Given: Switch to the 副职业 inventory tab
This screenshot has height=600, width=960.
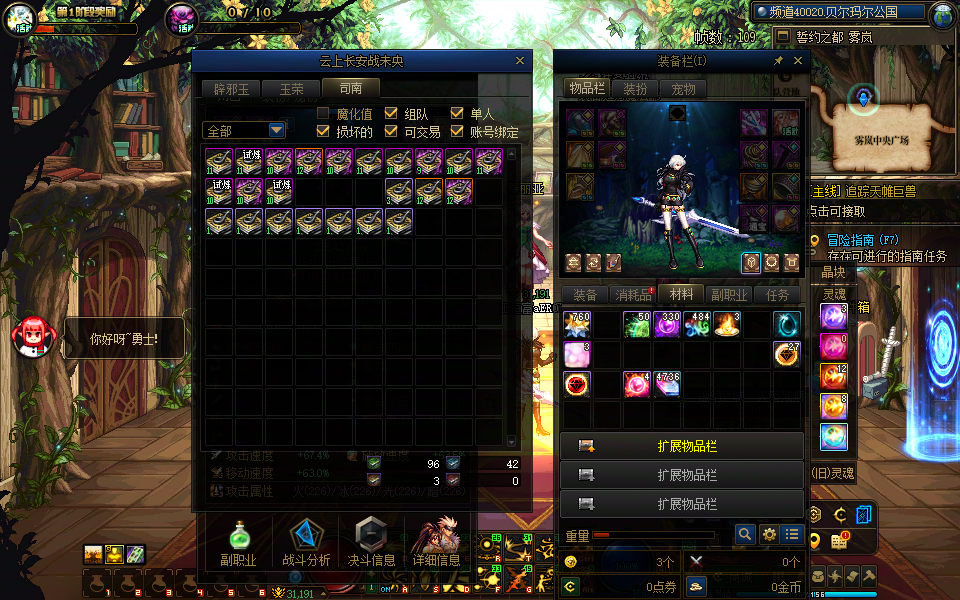Looking at the screenshot, I should pos(729,295).
